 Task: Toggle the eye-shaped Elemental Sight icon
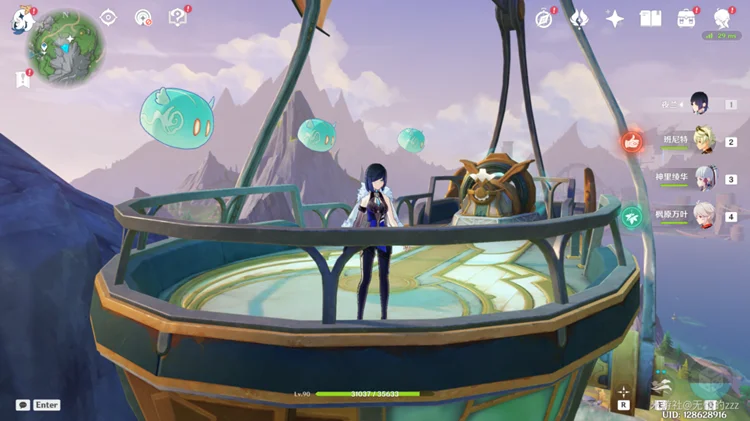pyautogui.click(x=108, y=17)
